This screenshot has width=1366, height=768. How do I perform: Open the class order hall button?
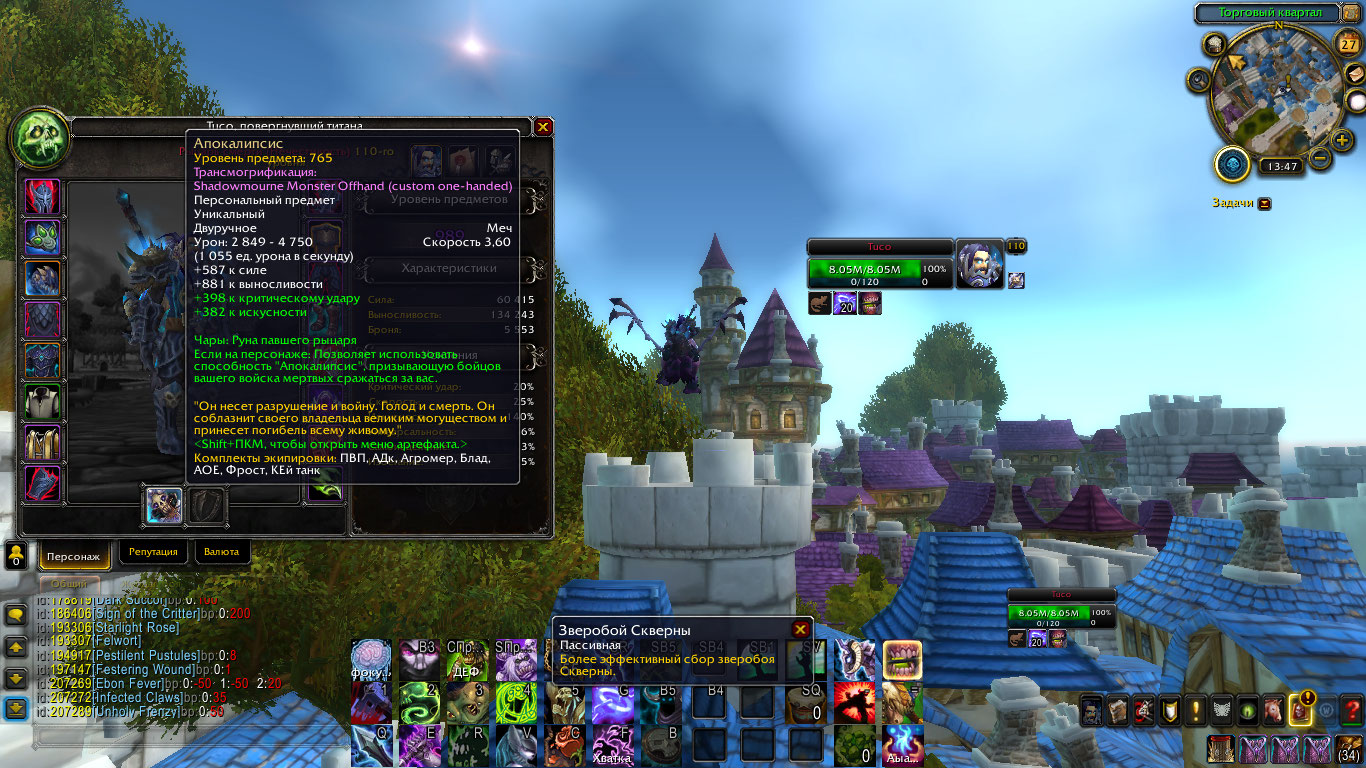click(x=1233, y=165)
